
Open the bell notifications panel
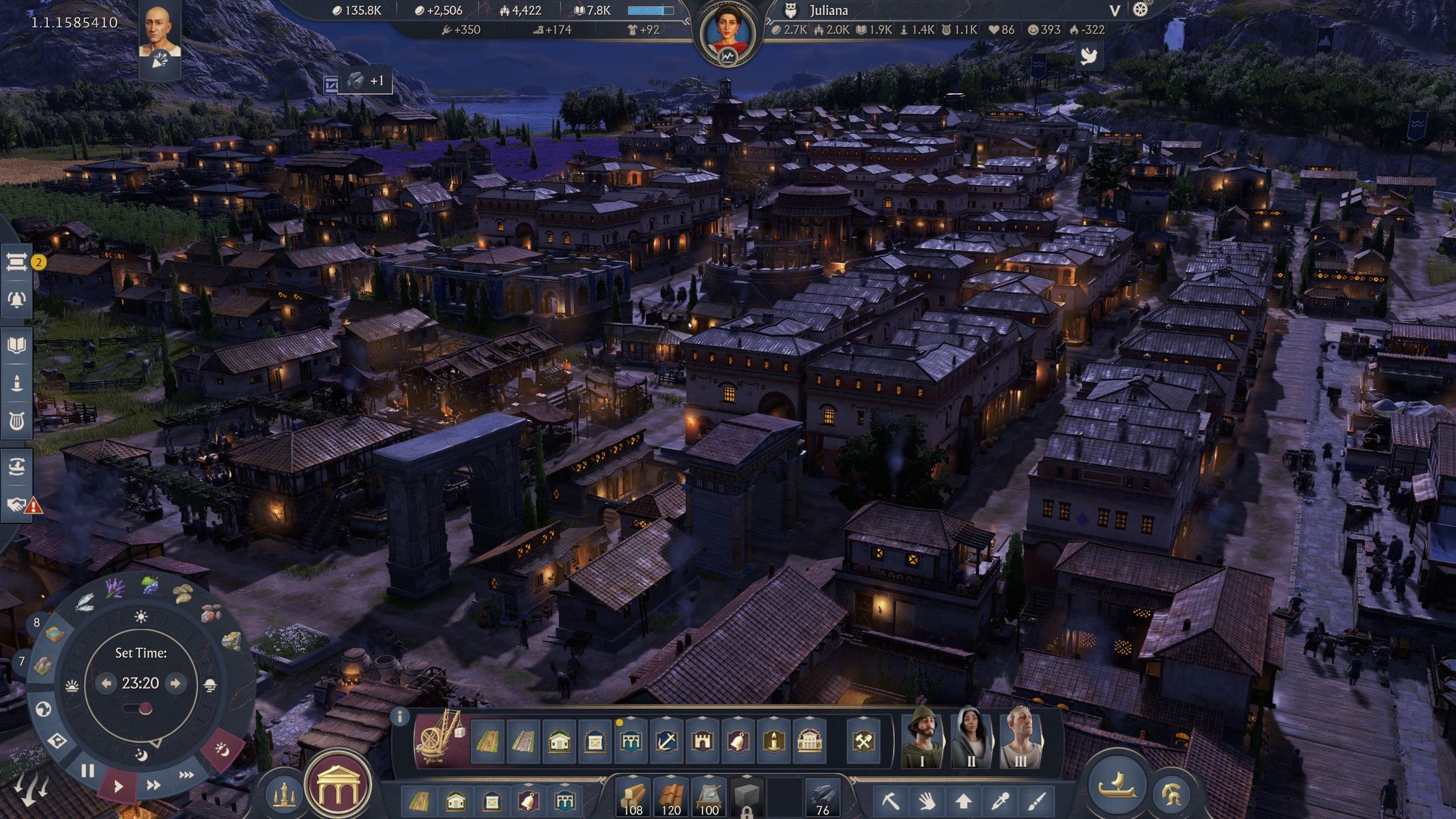point(16,300)
